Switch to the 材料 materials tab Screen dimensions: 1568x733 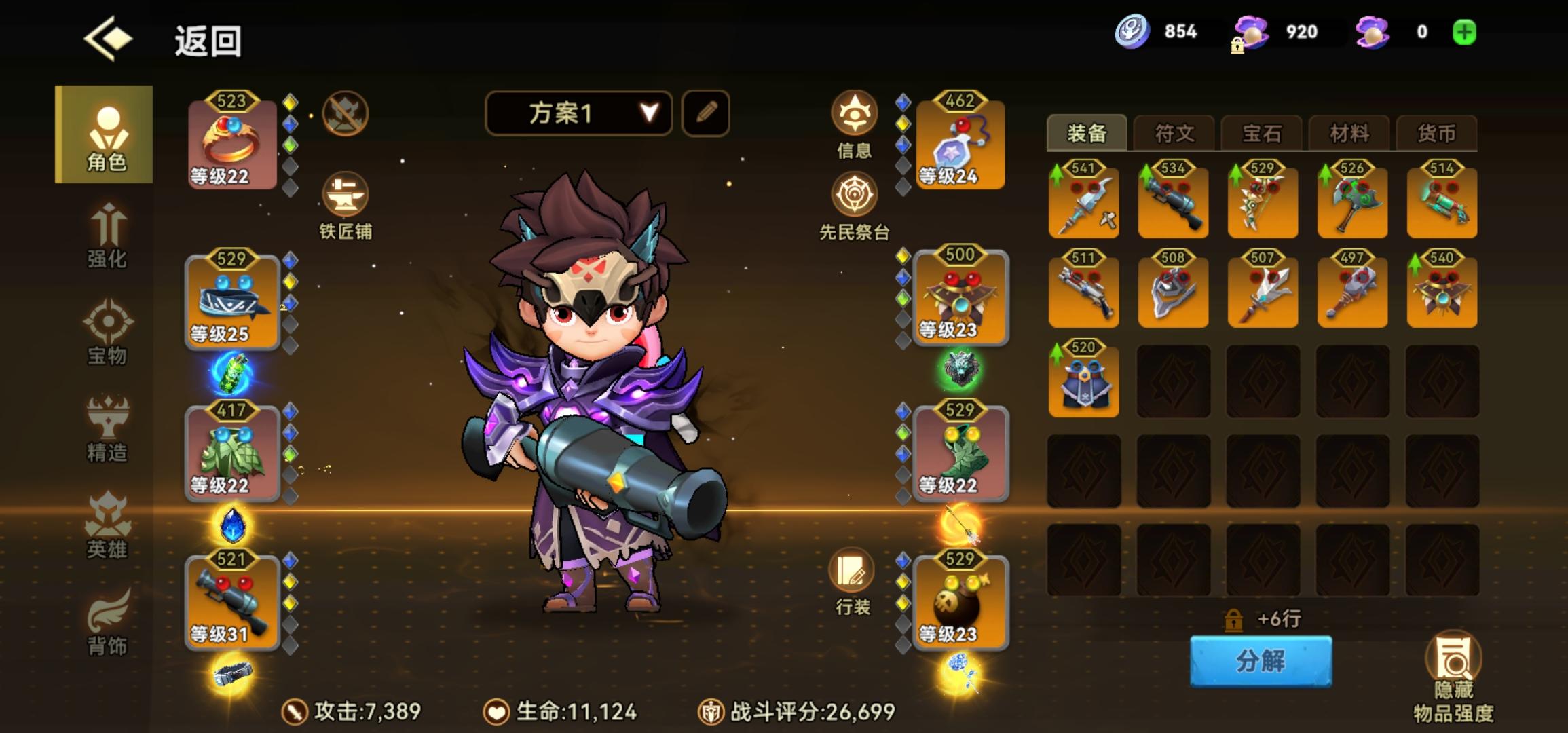click(1350, 133)
